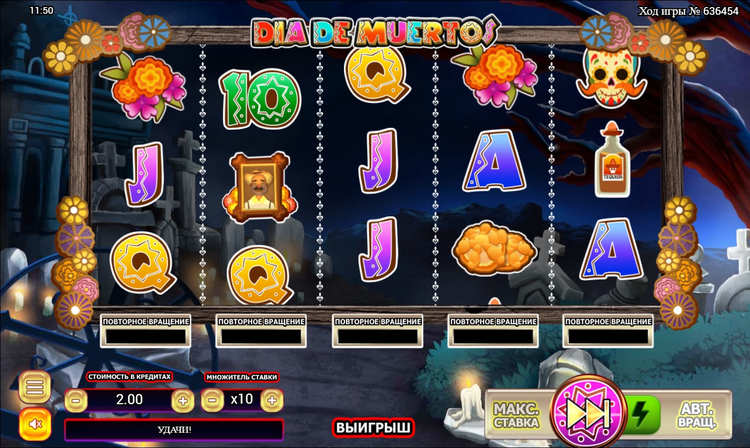
Task: Set the maximum bet (МАКС. СТАВКА)
Action: pos(516,414)
